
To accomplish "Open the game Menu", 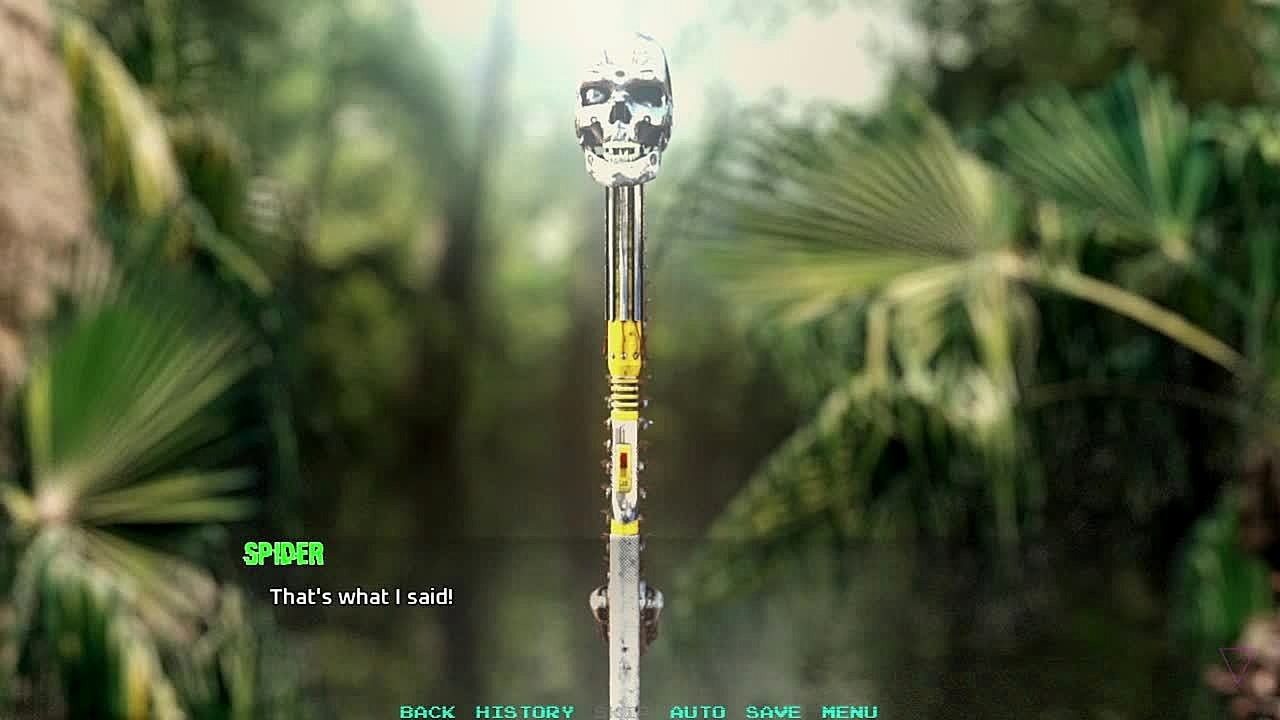I will coord(849,711).
